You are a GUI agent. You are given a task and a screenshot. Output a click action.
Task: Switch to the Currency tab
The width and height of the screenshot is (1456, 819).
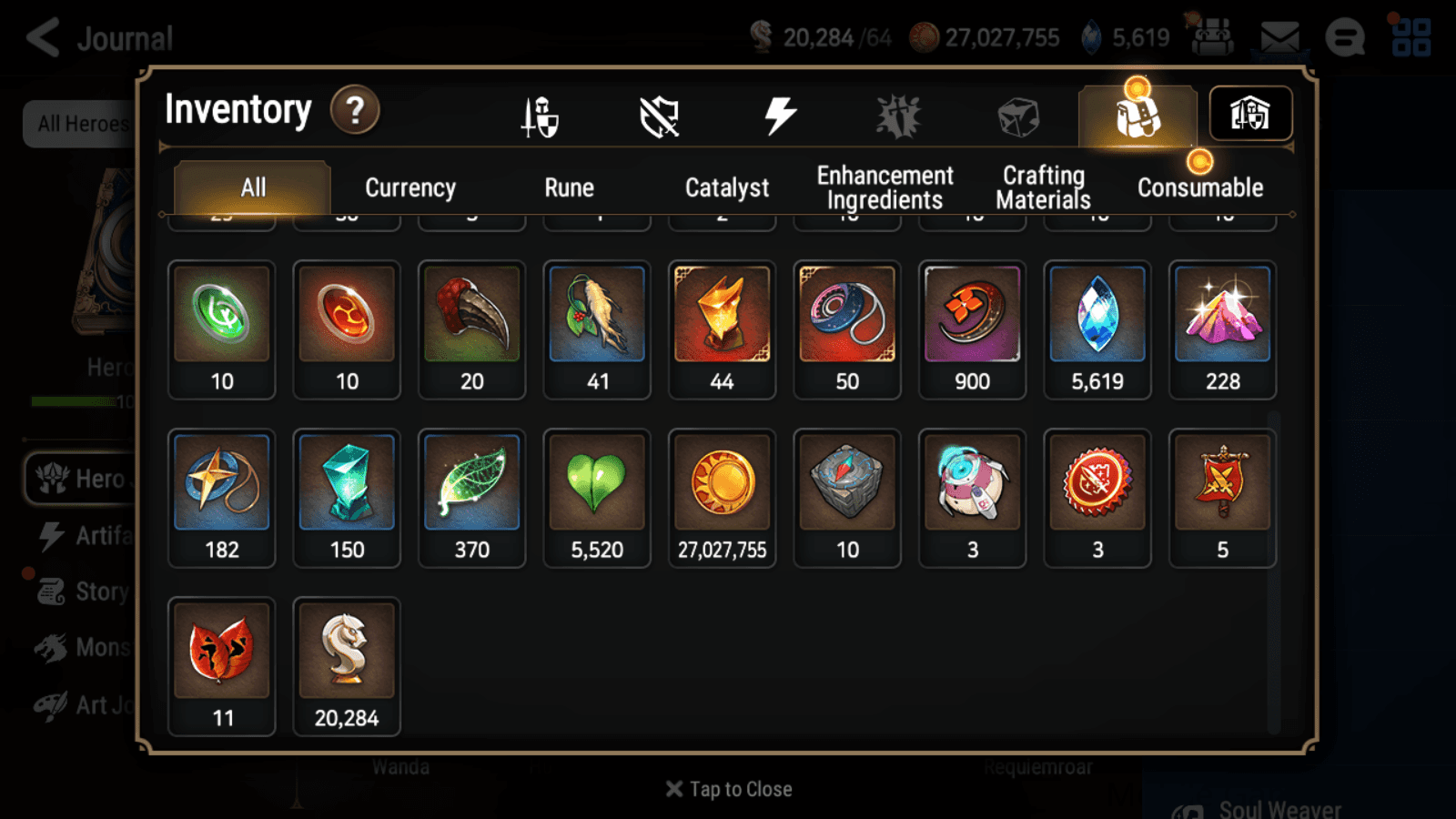(x=409, y=188)
